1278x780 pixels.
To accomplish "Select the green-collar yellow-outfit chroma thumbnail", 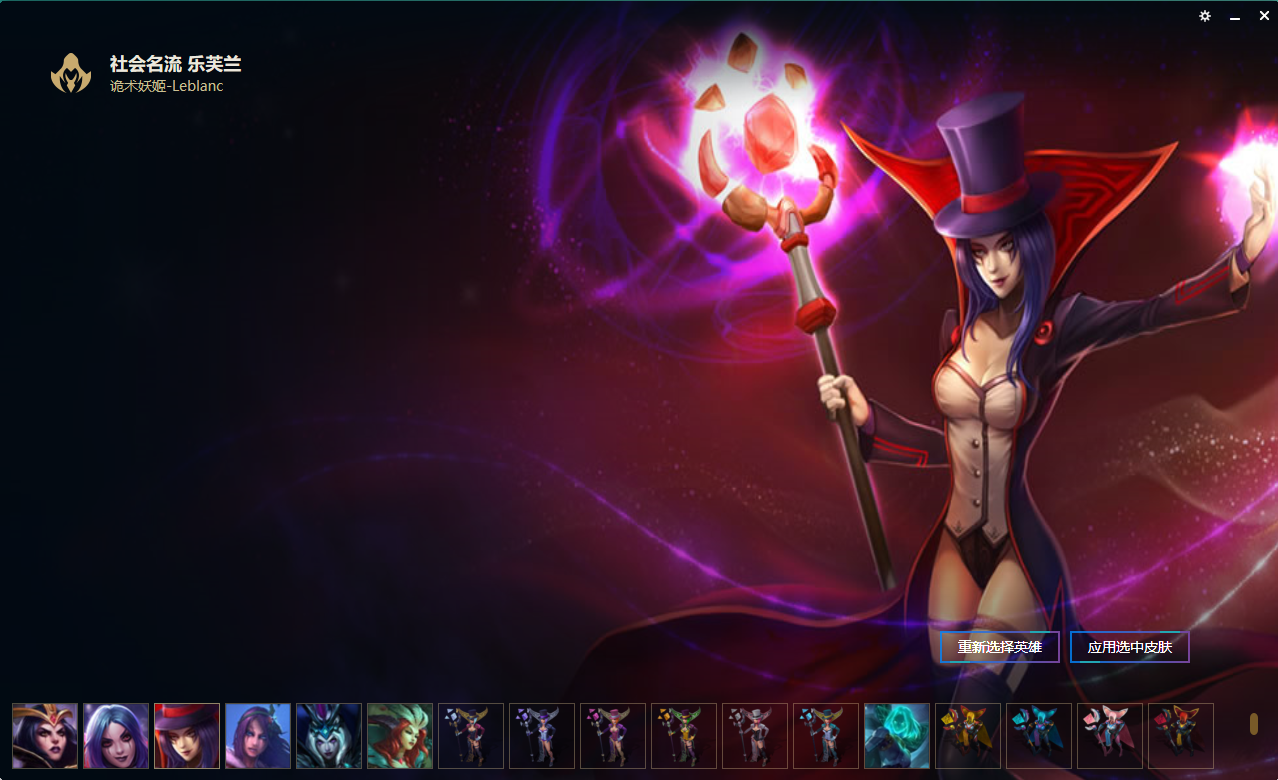I will (x=684, y=736).
